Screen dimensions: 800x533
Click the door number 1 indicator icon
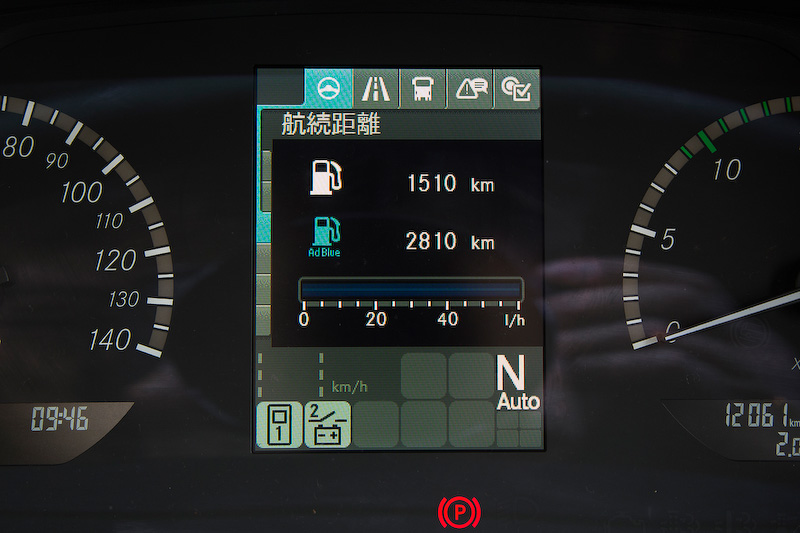(x=280, y=425)
